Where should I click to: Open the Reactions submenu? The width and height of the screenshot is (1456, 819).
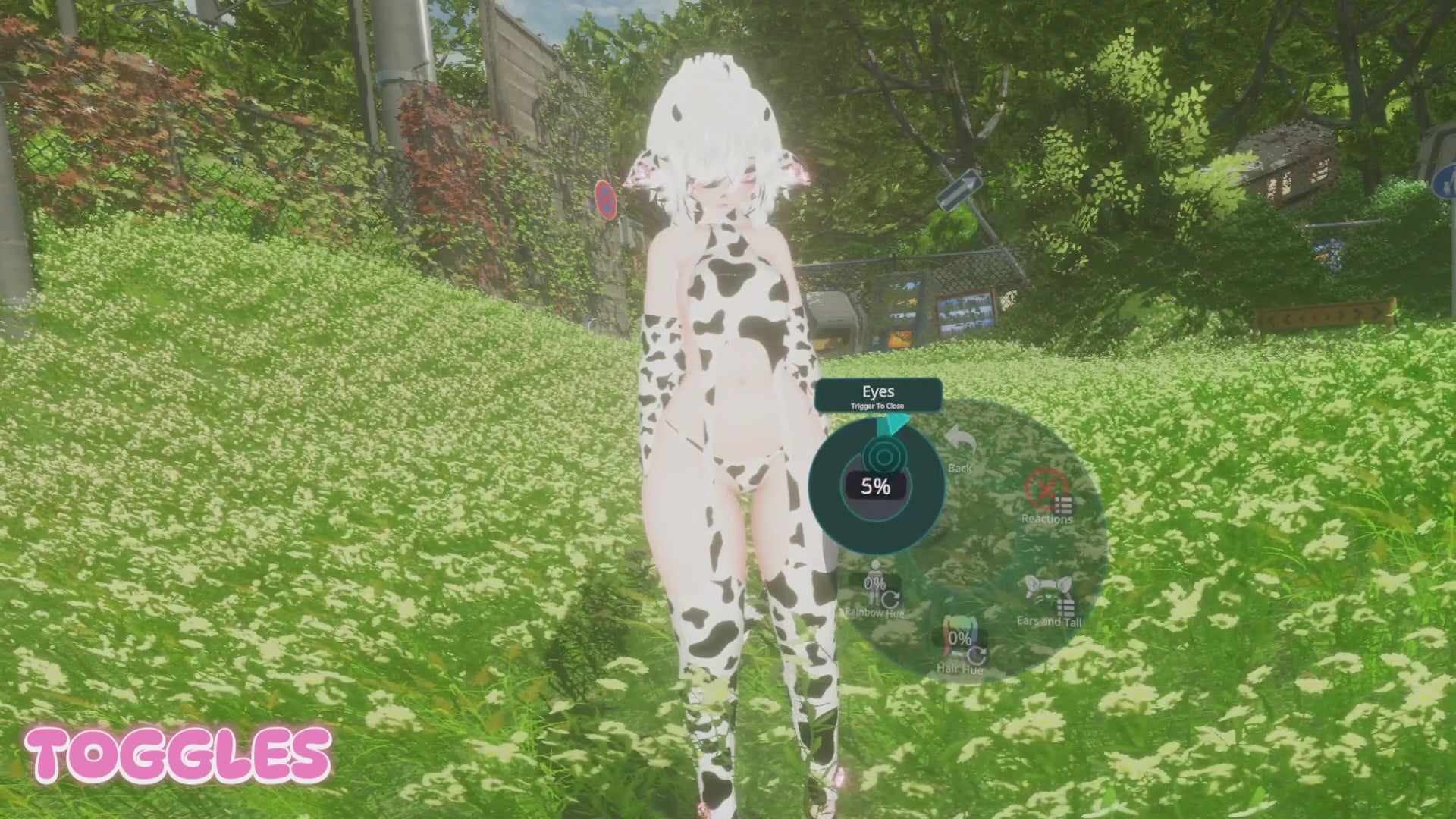click(x=1047, y=497)
